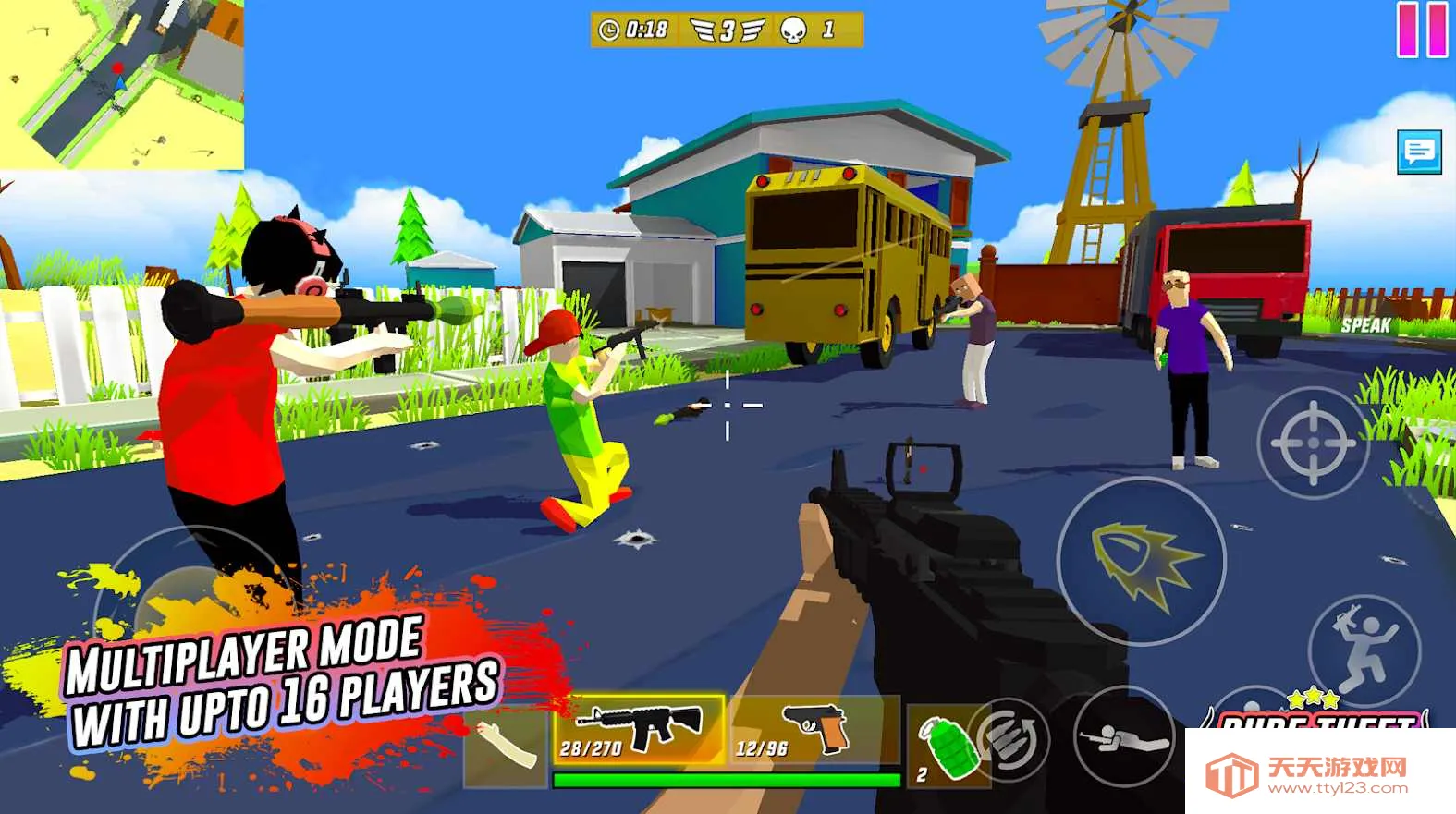1456x814 pixels.
Task: Choose the melee fist slot
Action: pos(506,744)
